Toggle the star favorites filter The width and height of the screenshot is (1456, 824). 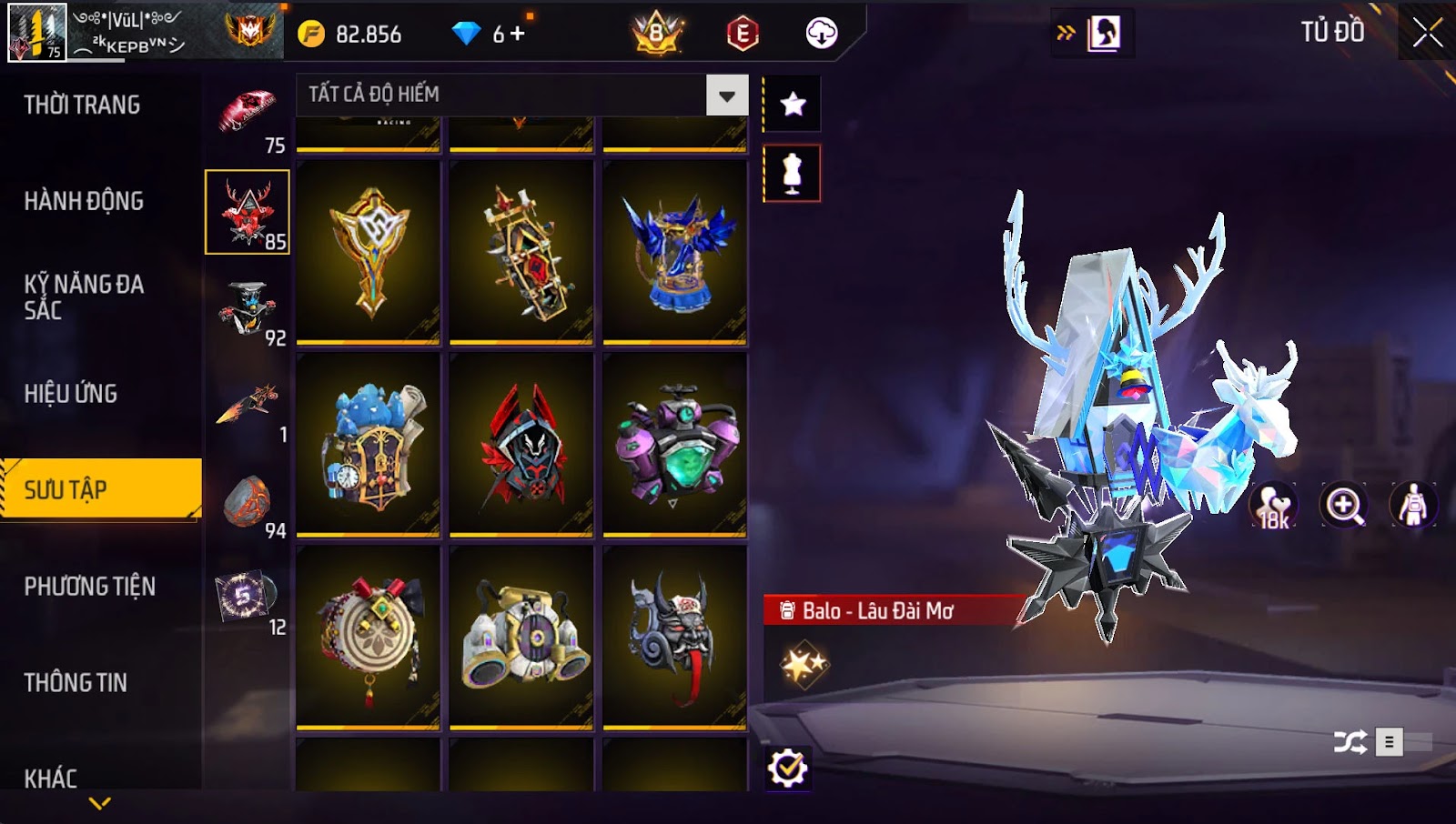point(793,104)
